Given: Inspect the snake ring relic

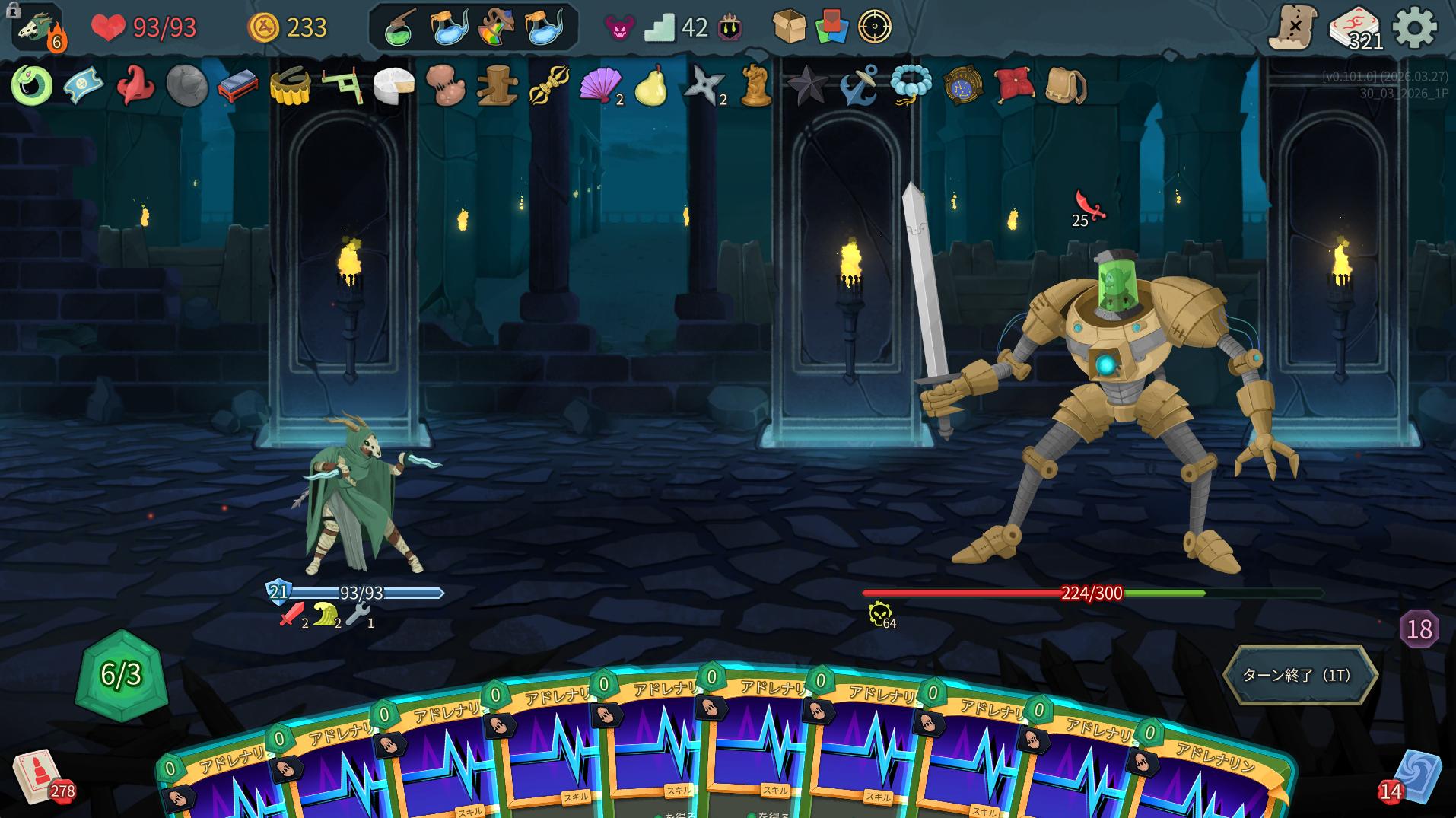Looking at the screenshot, I should pos(32,84).
